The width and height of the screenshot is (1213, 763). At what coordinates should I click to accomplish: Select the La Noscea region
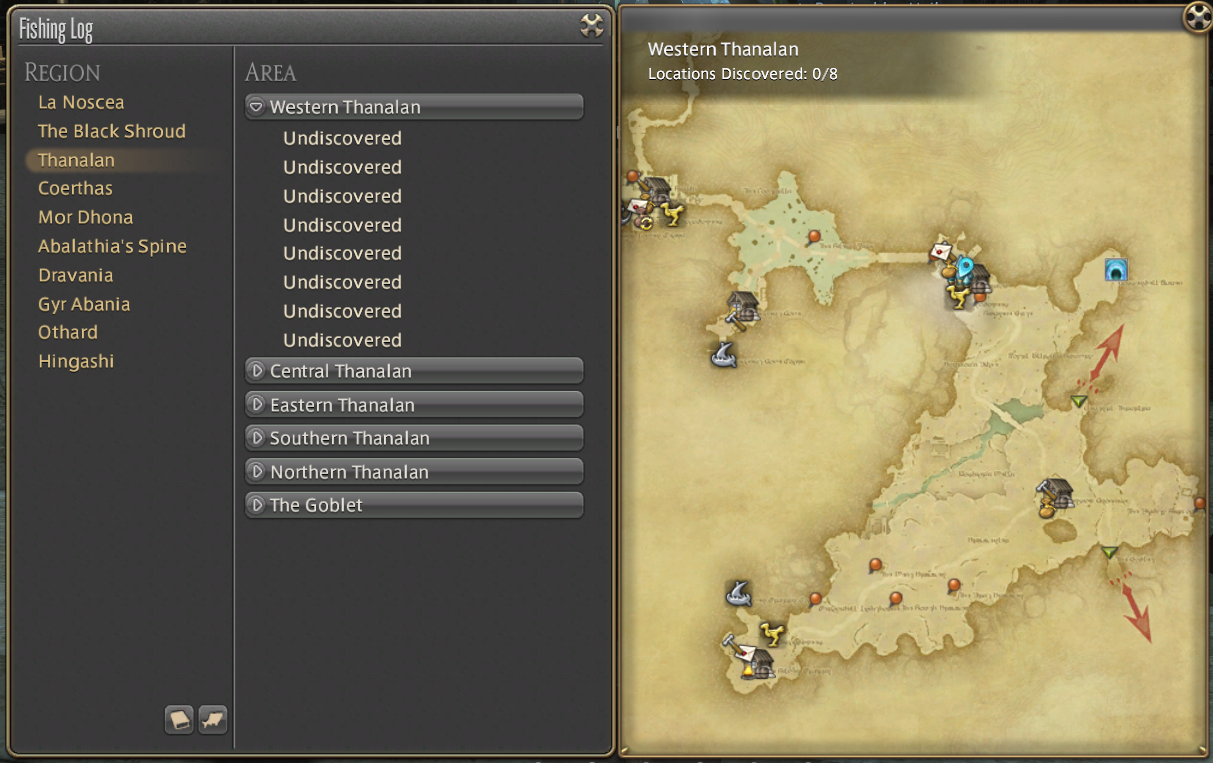click(x=81, y=102)
